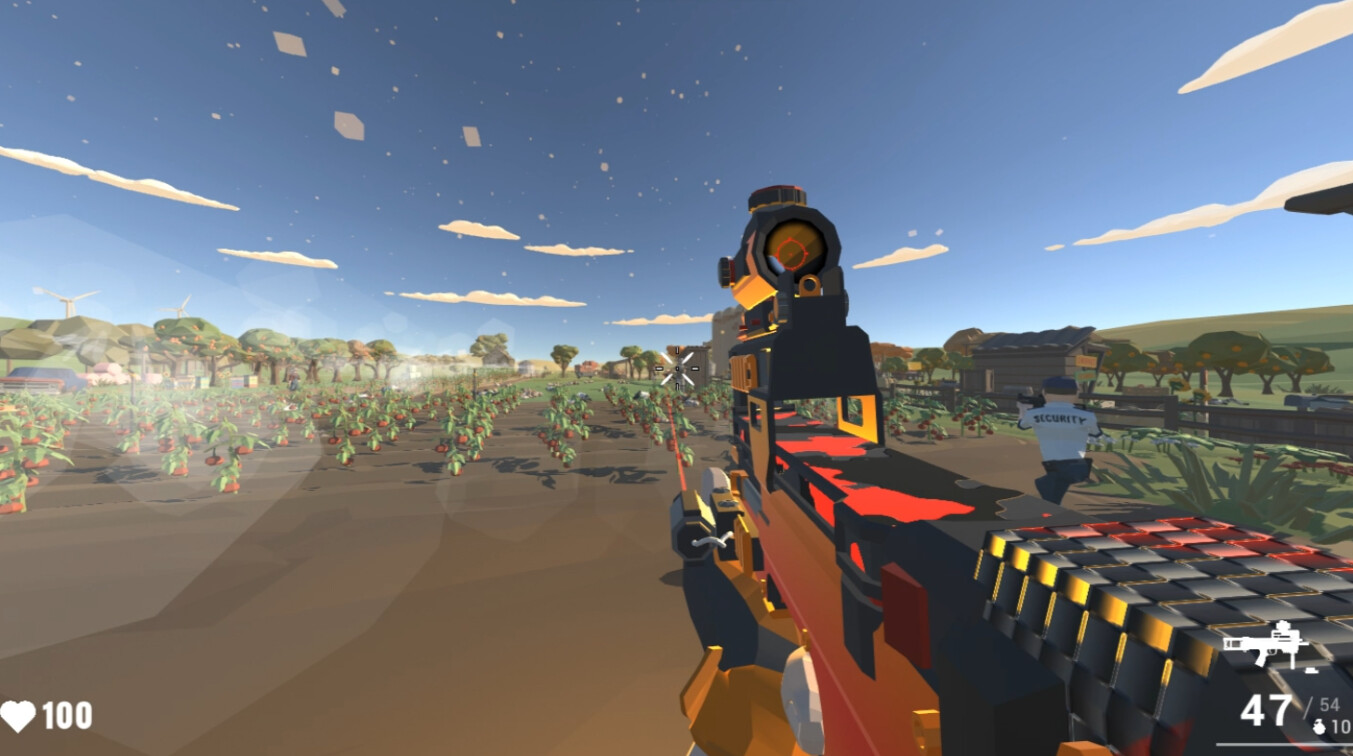This screenshot has height=756, width=1353.
Task: Click the orange holographic scope lens
Action: pyautogui.click(x=790, y=250)
